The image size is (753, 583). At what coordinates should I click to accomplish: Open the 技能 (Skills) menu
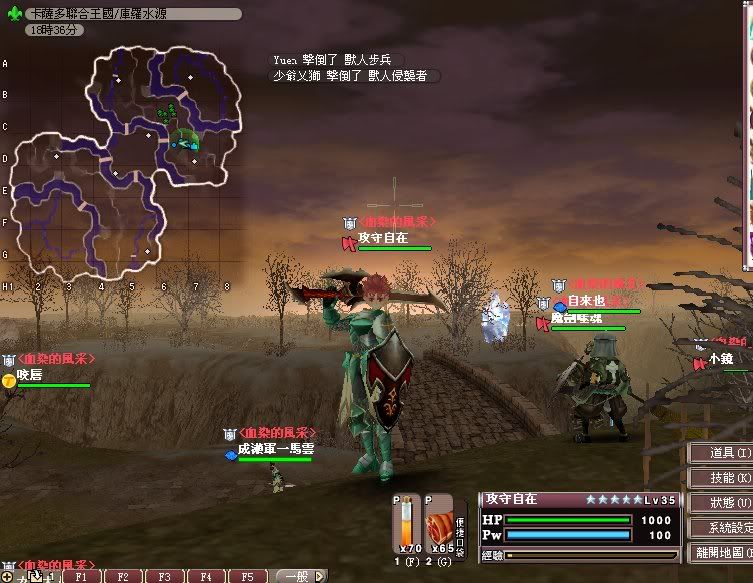(x=721, y=478)
